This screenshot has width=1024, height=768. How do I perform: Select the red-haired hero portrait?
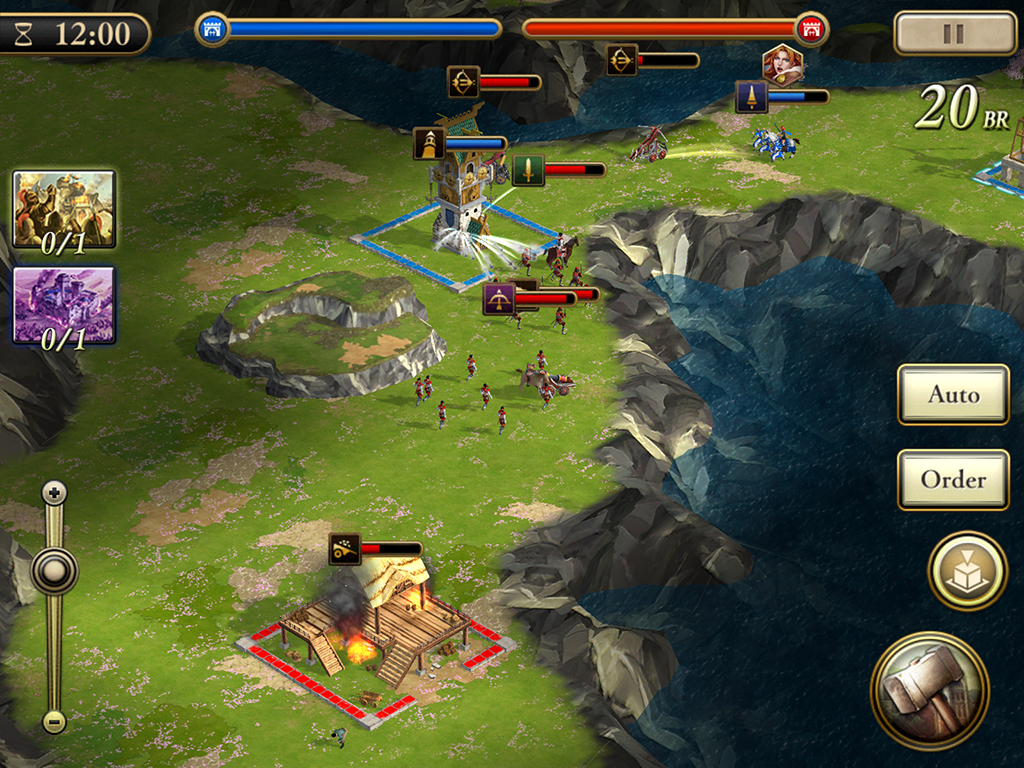782,65
